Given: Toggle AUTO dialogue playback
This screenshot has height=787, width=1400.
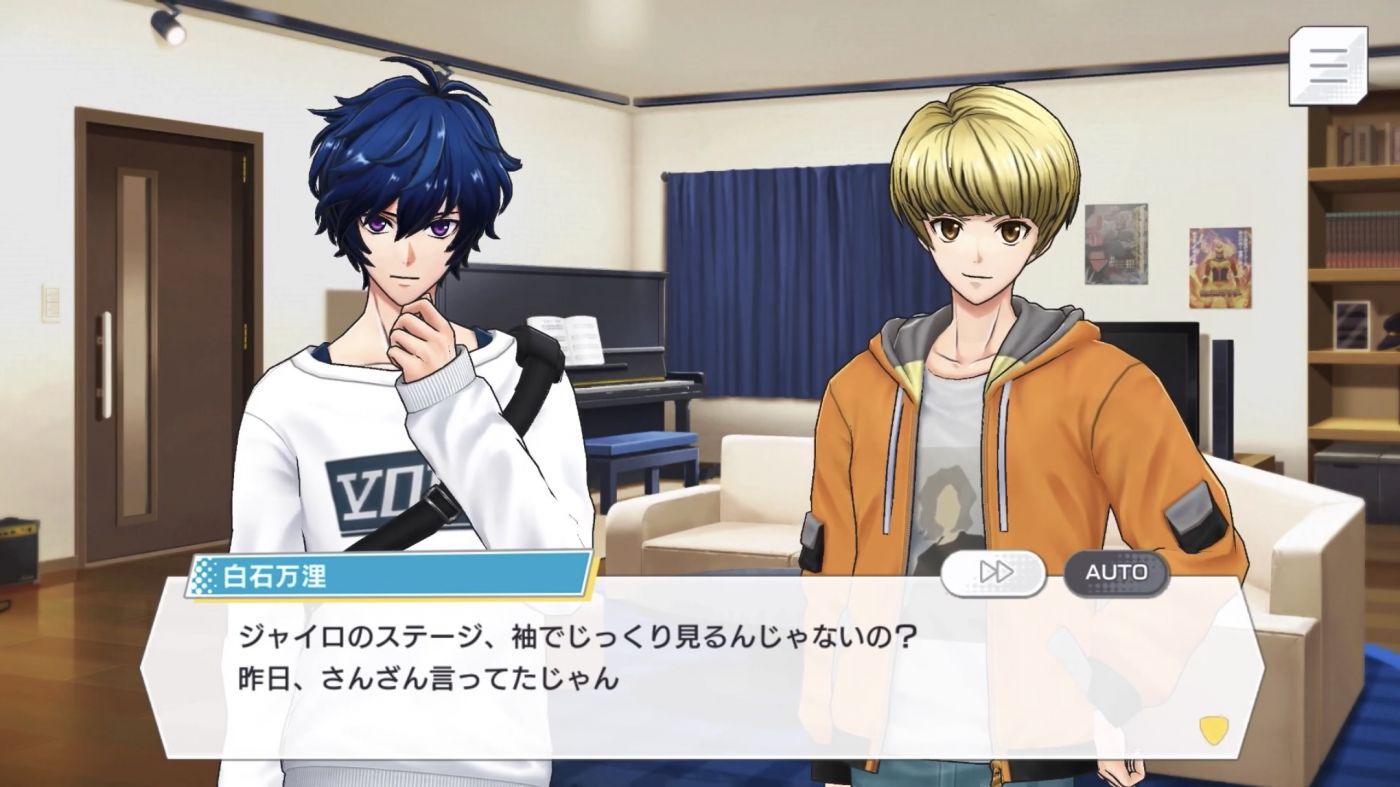Looking at the screenshot, I should click(x=1116, y=573).
